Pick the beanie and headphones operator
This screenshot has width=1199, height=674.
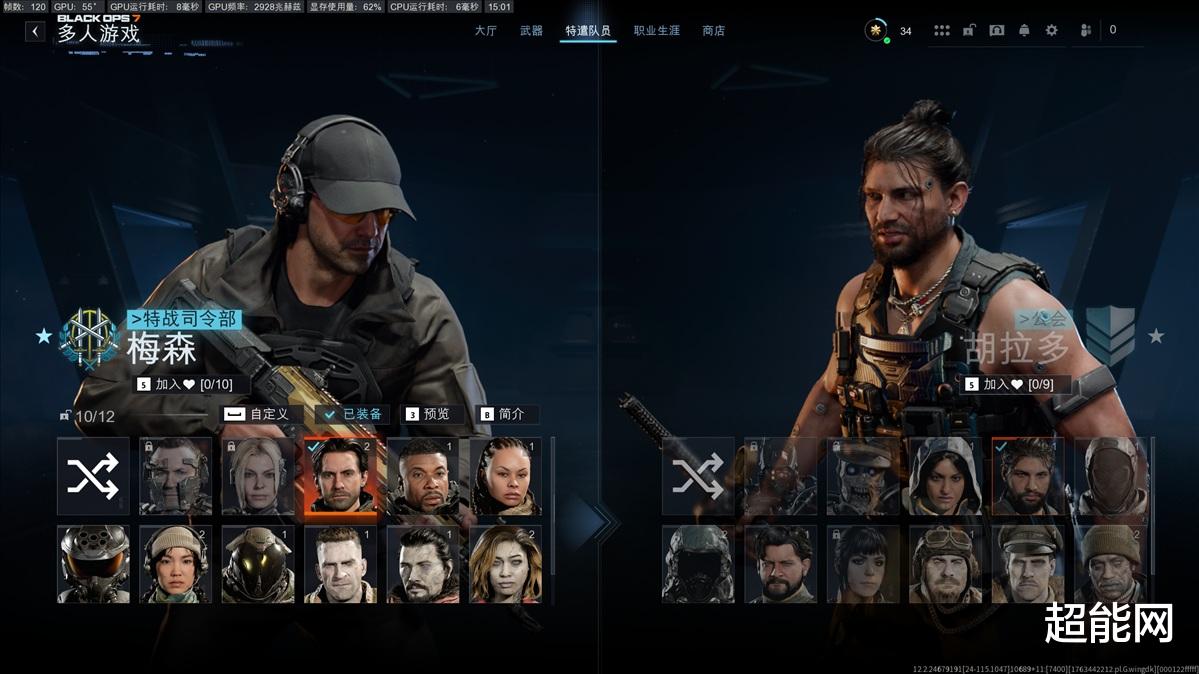(175, 565)
